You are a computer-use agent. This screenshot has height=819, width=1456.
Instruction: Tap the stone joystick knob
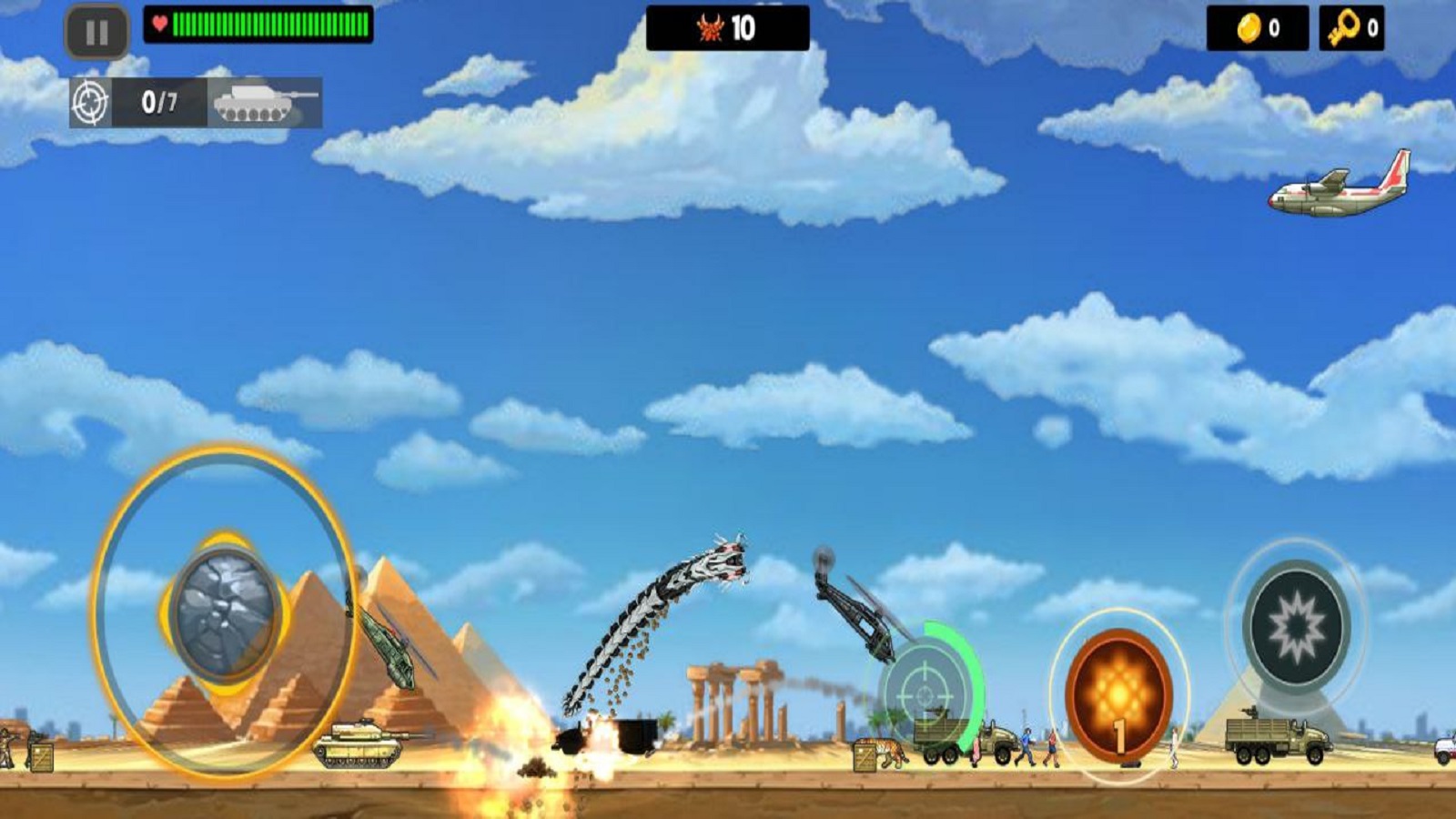pyautogui.click(x=224, y=612)
